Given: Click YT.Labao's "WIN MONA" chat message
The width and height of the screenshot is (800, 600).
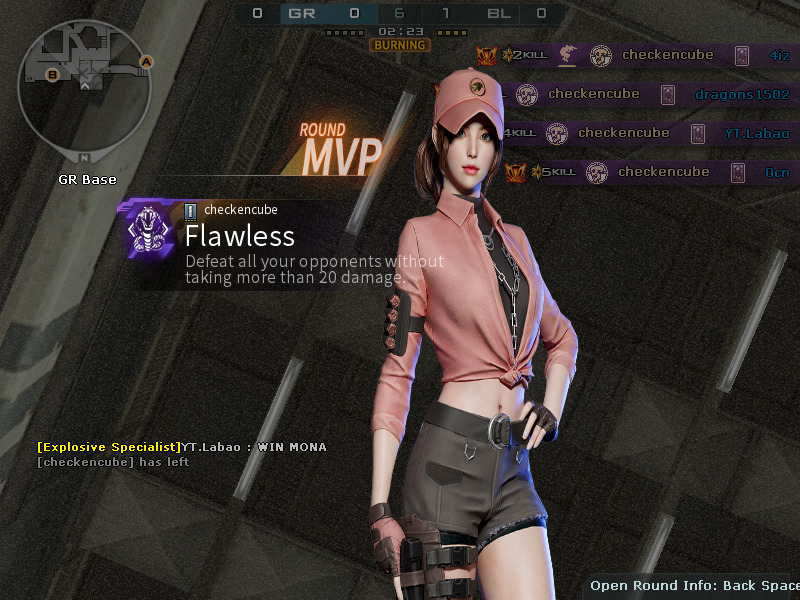Looking at the screenshot, I should point(182,447).
